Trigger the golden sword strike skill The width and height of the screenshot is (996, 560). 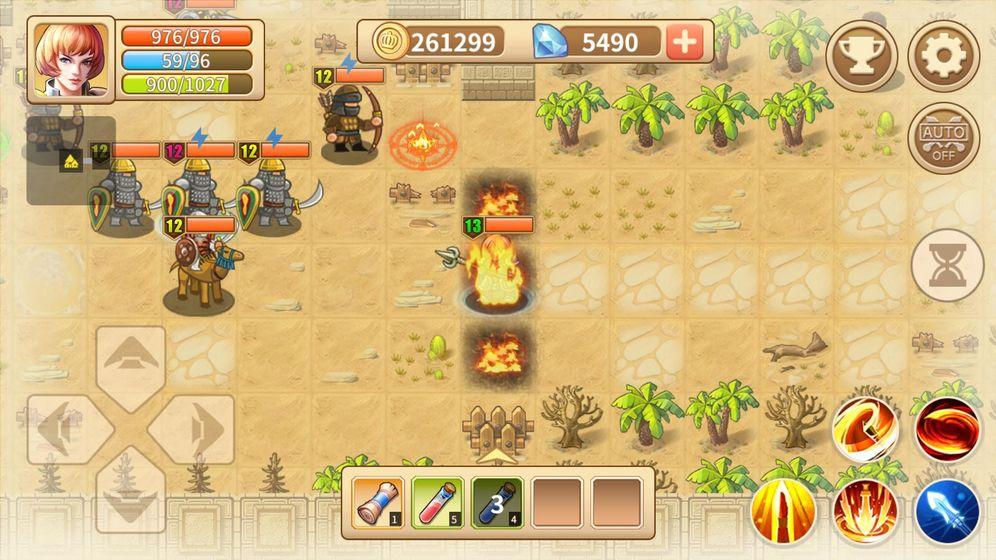click(783, 511)
